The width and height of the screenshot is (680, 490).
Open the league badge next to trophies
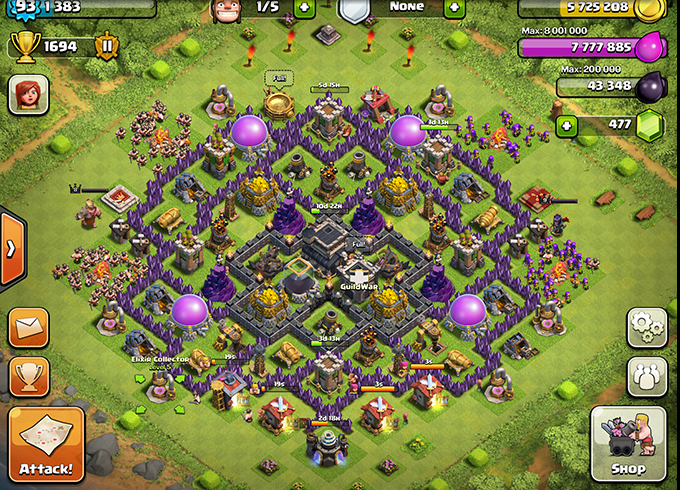[x=106, y=45]
